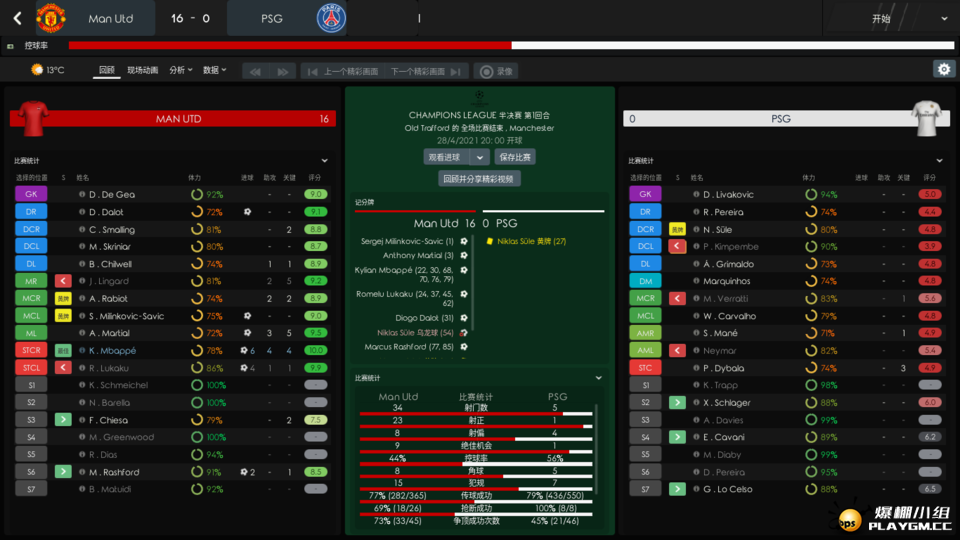Image resolution: width=960 pixels, height=540 pixels.
Task: Switch to the 回顾 tab
Action: 106,70
